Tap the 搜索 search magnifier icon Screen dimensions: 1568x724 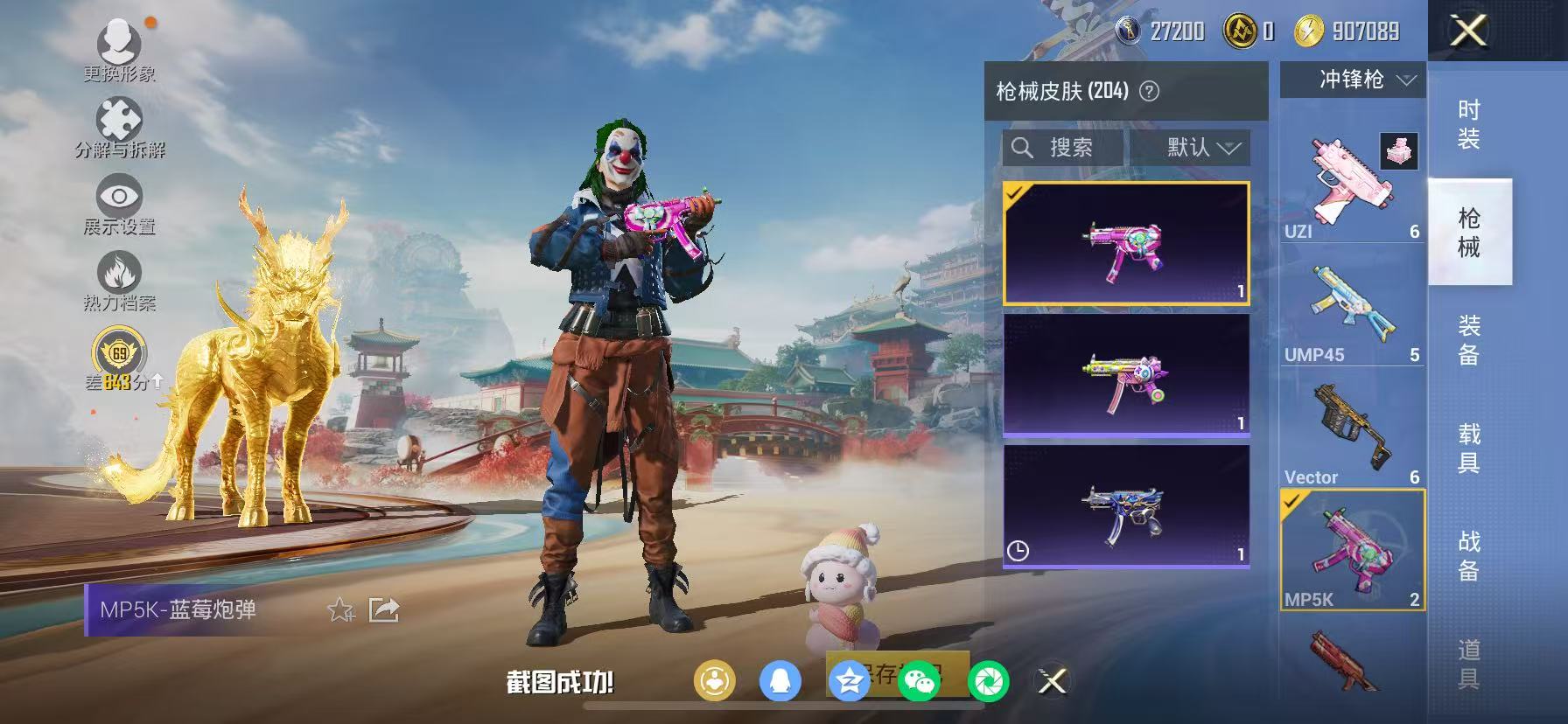(x=1022, y=148)
